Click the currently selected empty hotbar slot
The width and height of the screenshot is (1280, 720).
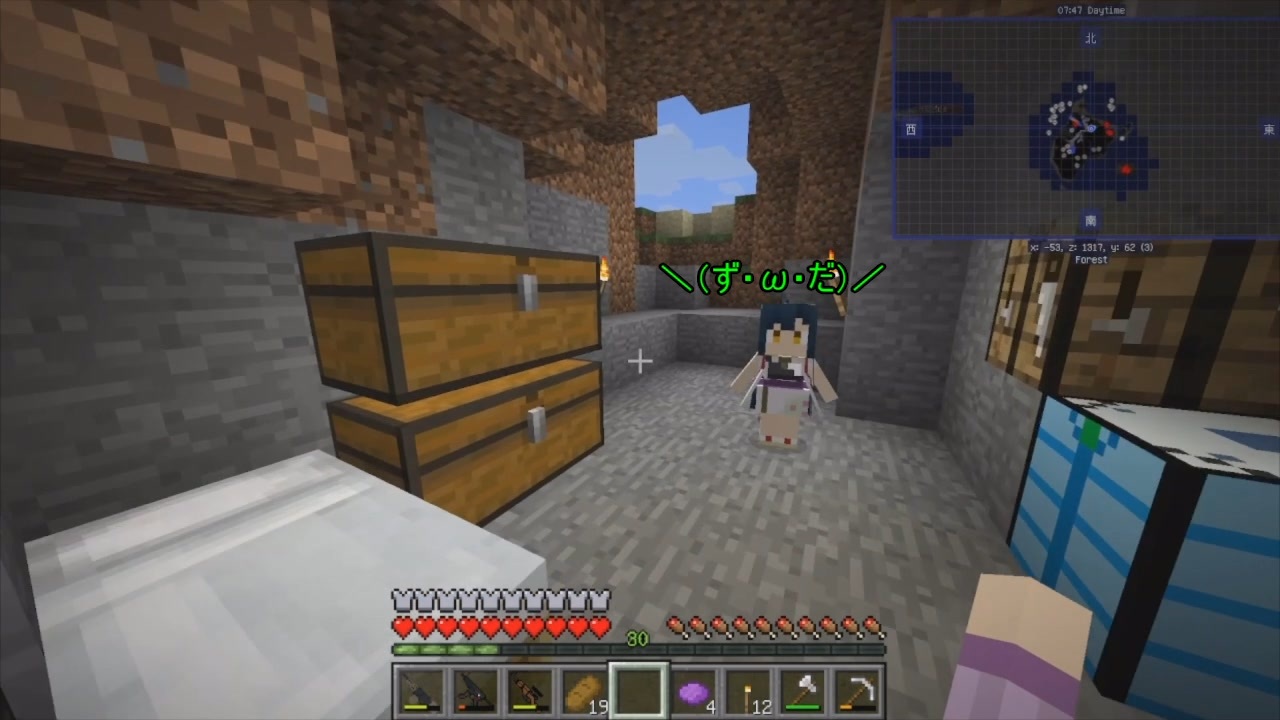tap(640, 688)
